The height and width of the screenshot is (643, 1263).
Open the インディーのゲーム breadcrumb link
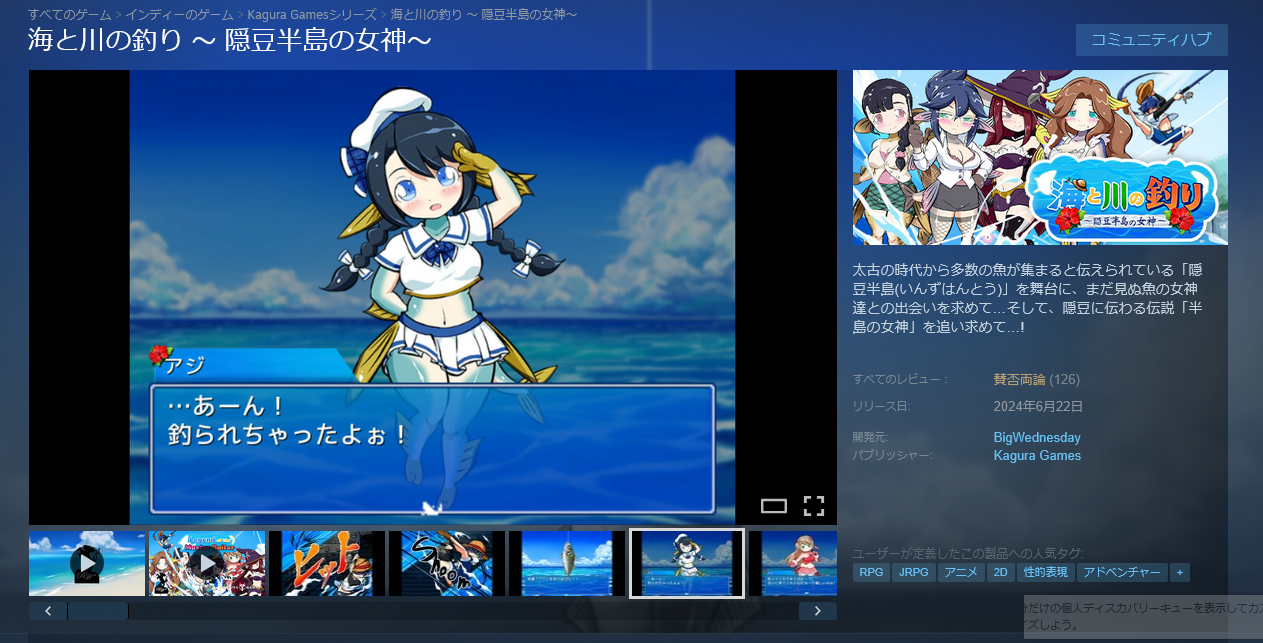[179, 14]
